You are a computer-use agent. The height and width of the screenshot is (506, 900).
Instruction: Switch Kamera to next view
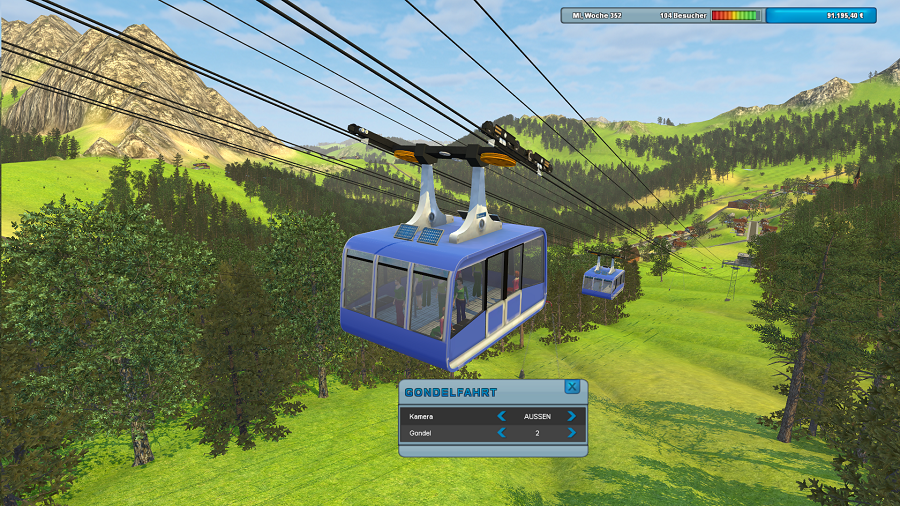point(571,416)
